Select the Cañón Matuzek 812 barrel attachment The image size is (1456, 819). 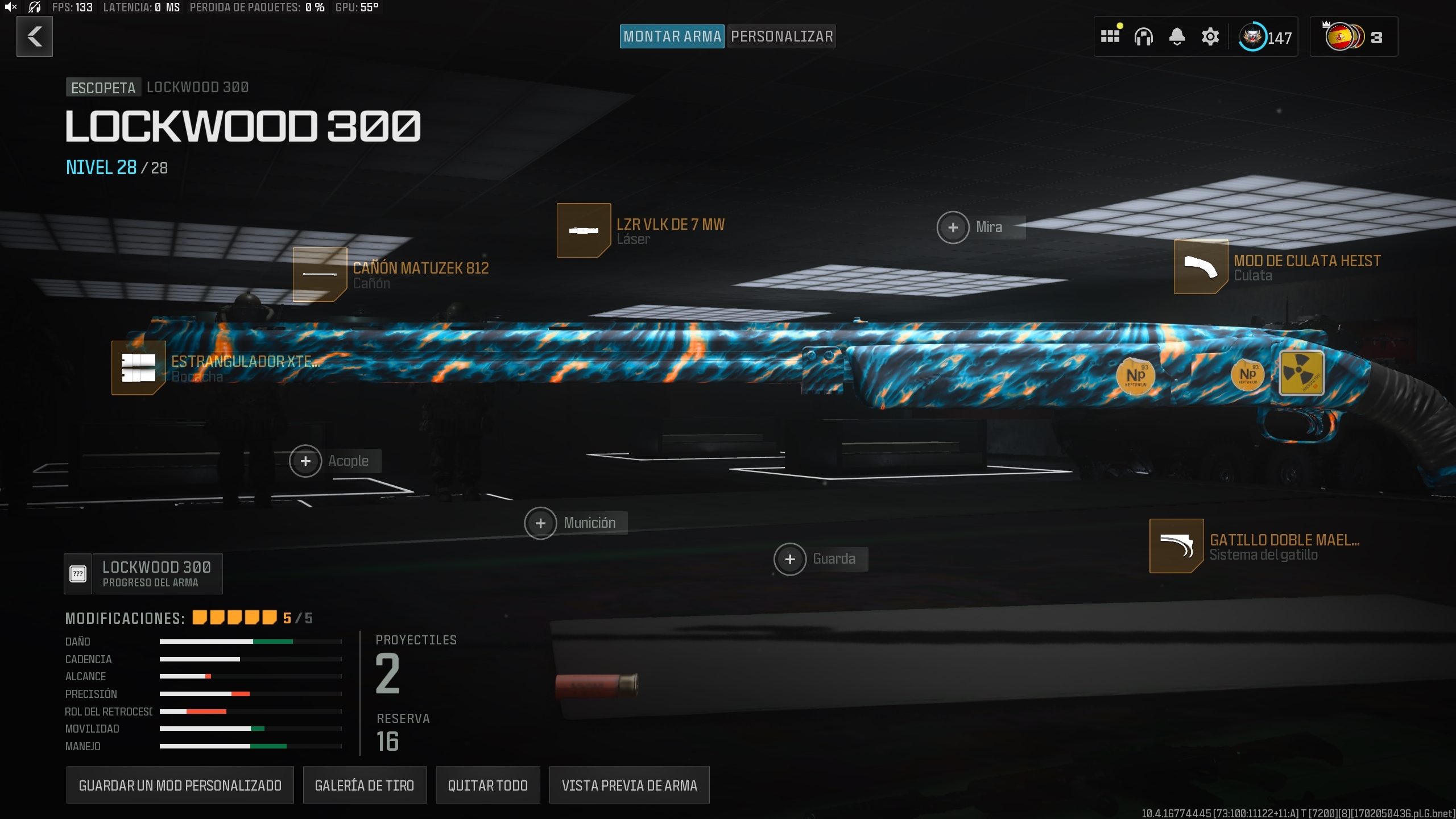click(320, 275)
